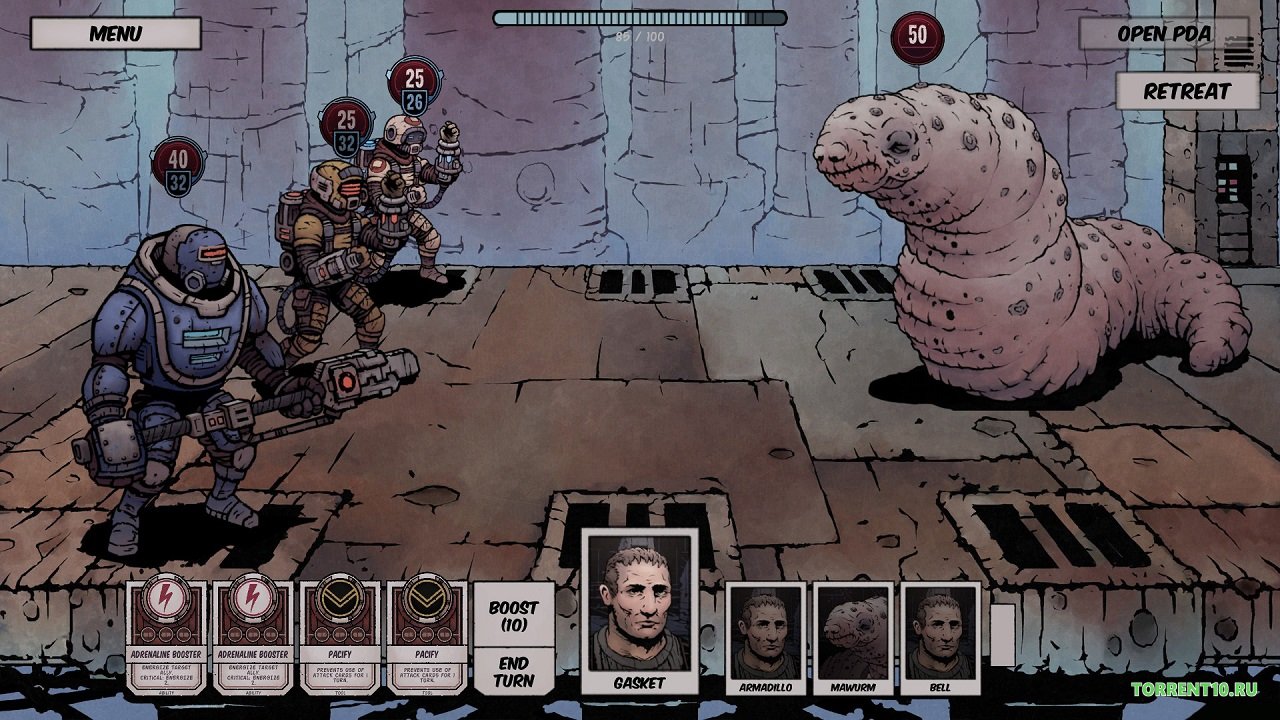Retreat from the battle

(x=1186, y=91)
